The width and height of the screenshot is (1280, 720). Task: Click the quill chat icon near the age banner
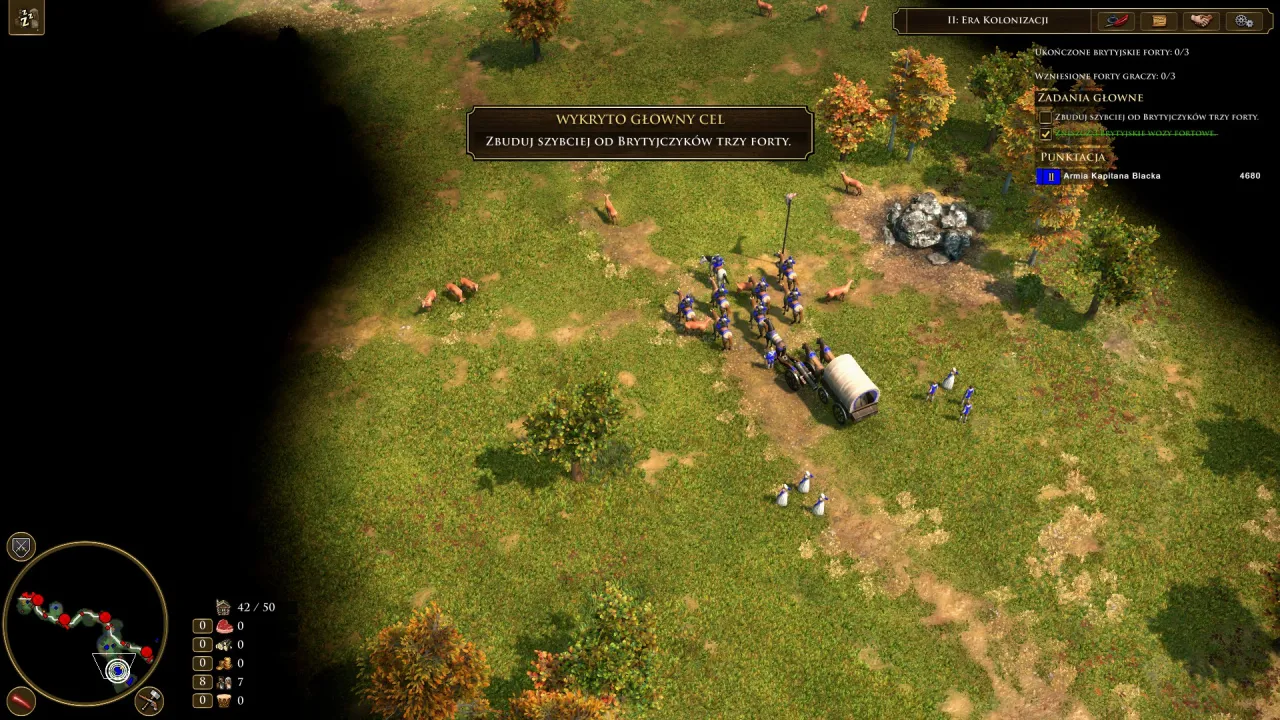pos(1116,20)
